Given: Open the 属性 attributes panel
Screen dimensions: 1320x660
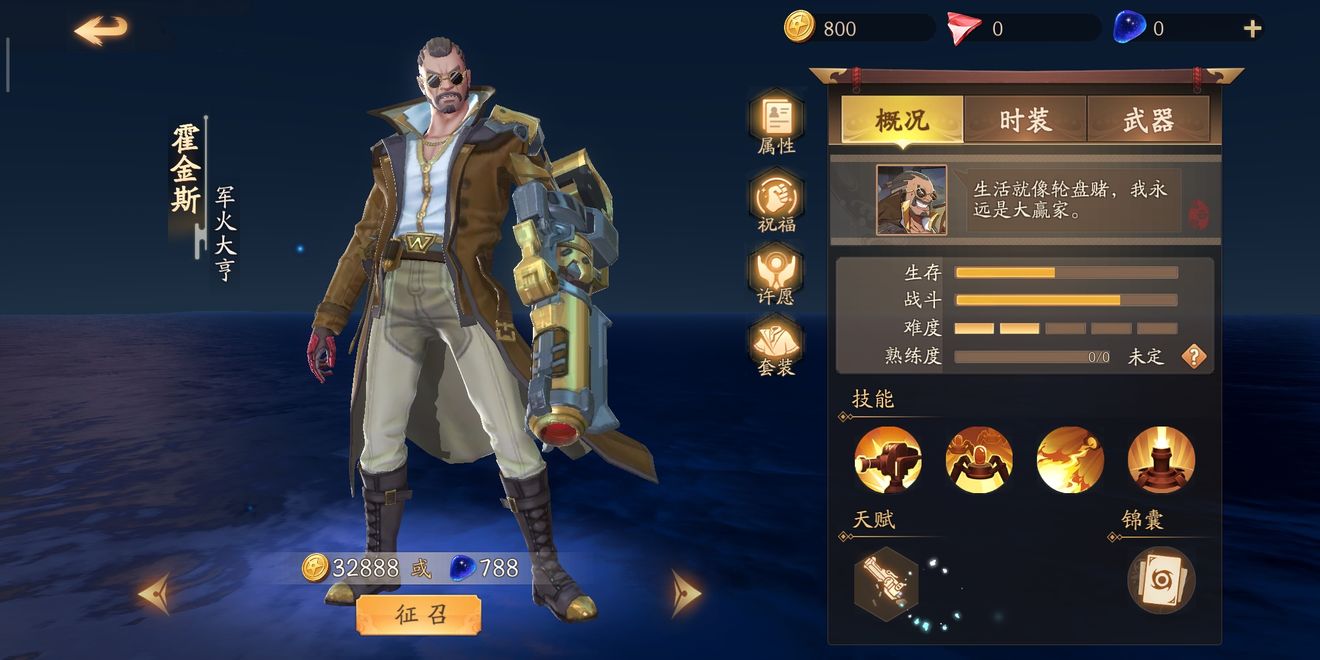Looking at the screenshot, I should 777,119.
